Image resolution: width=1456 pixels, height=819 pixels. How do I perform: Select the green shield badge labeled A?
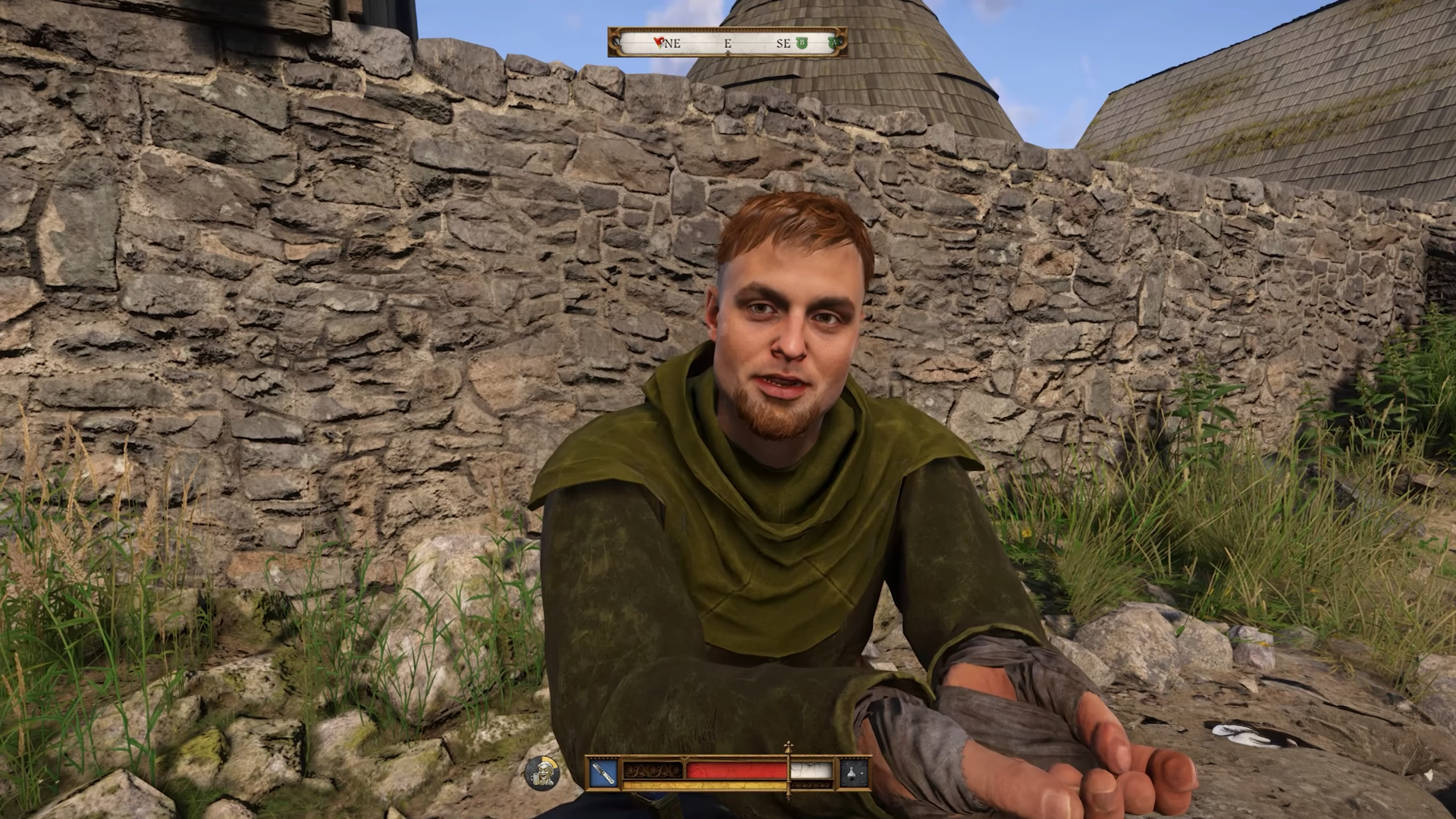[833, 42]
